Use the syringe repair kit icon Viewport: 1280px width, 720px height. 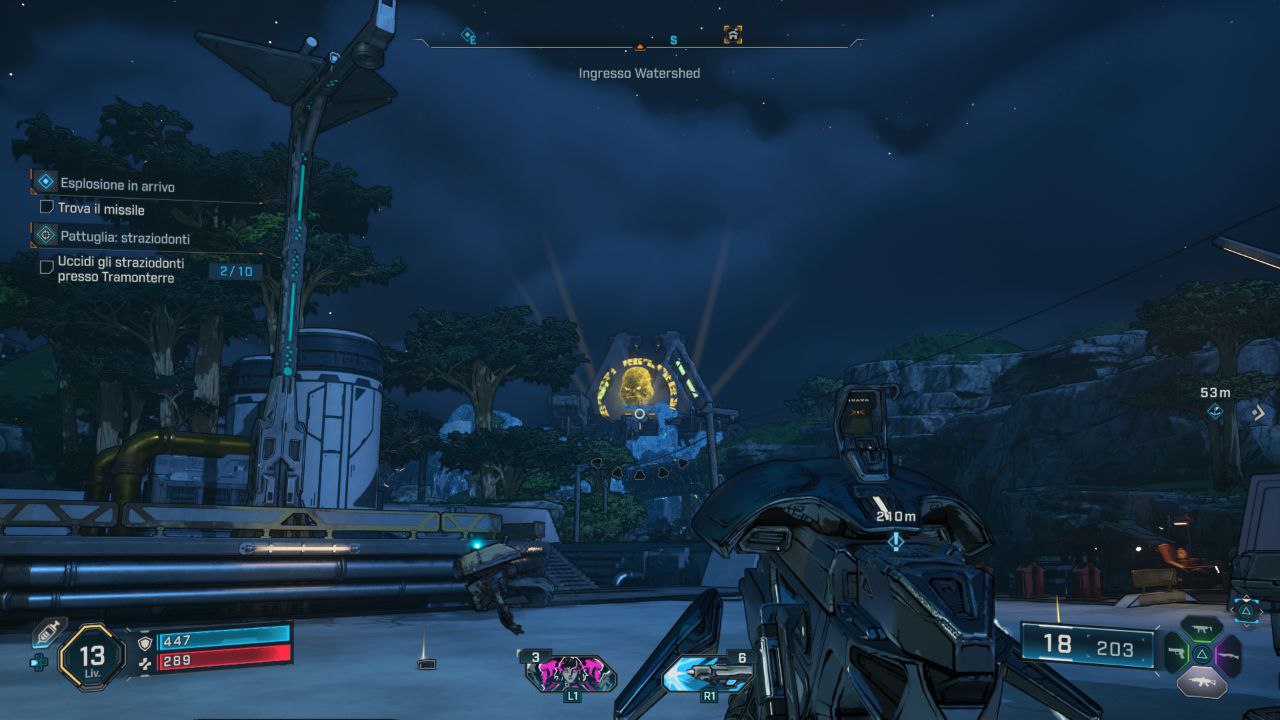[47, 633]
